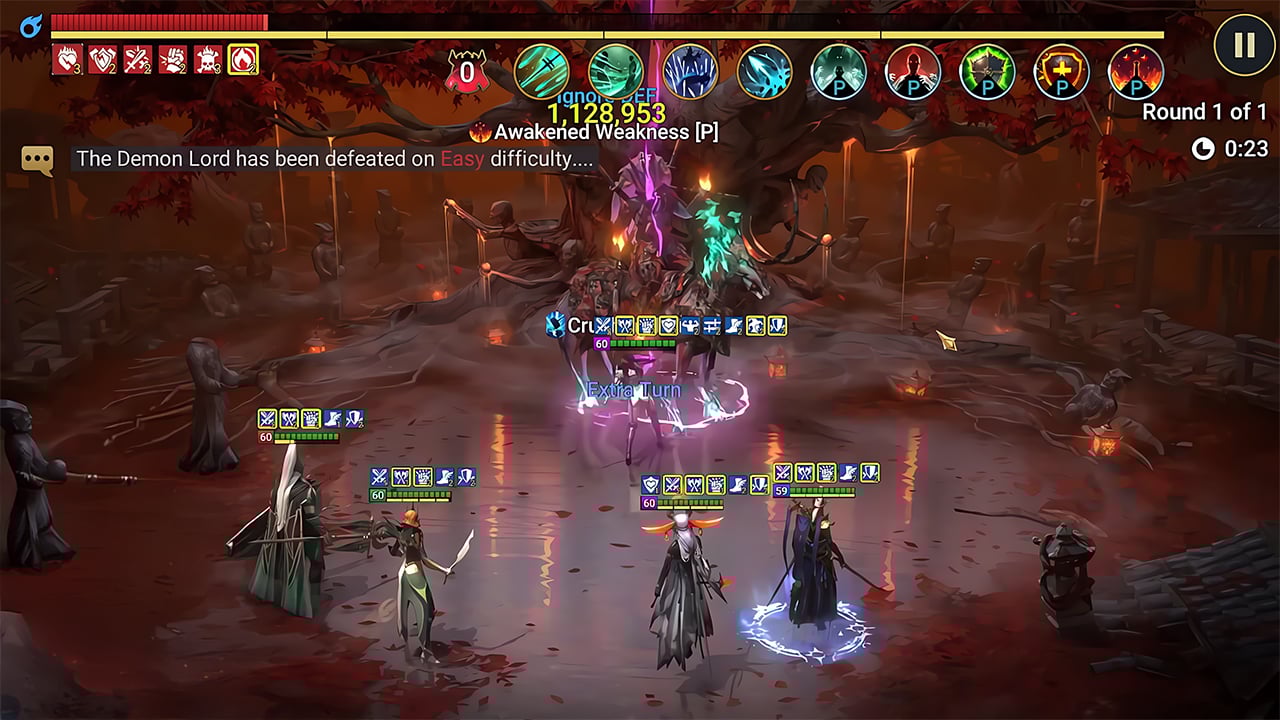
Task: Open the chat speech bubble
Action: (37, 159)
